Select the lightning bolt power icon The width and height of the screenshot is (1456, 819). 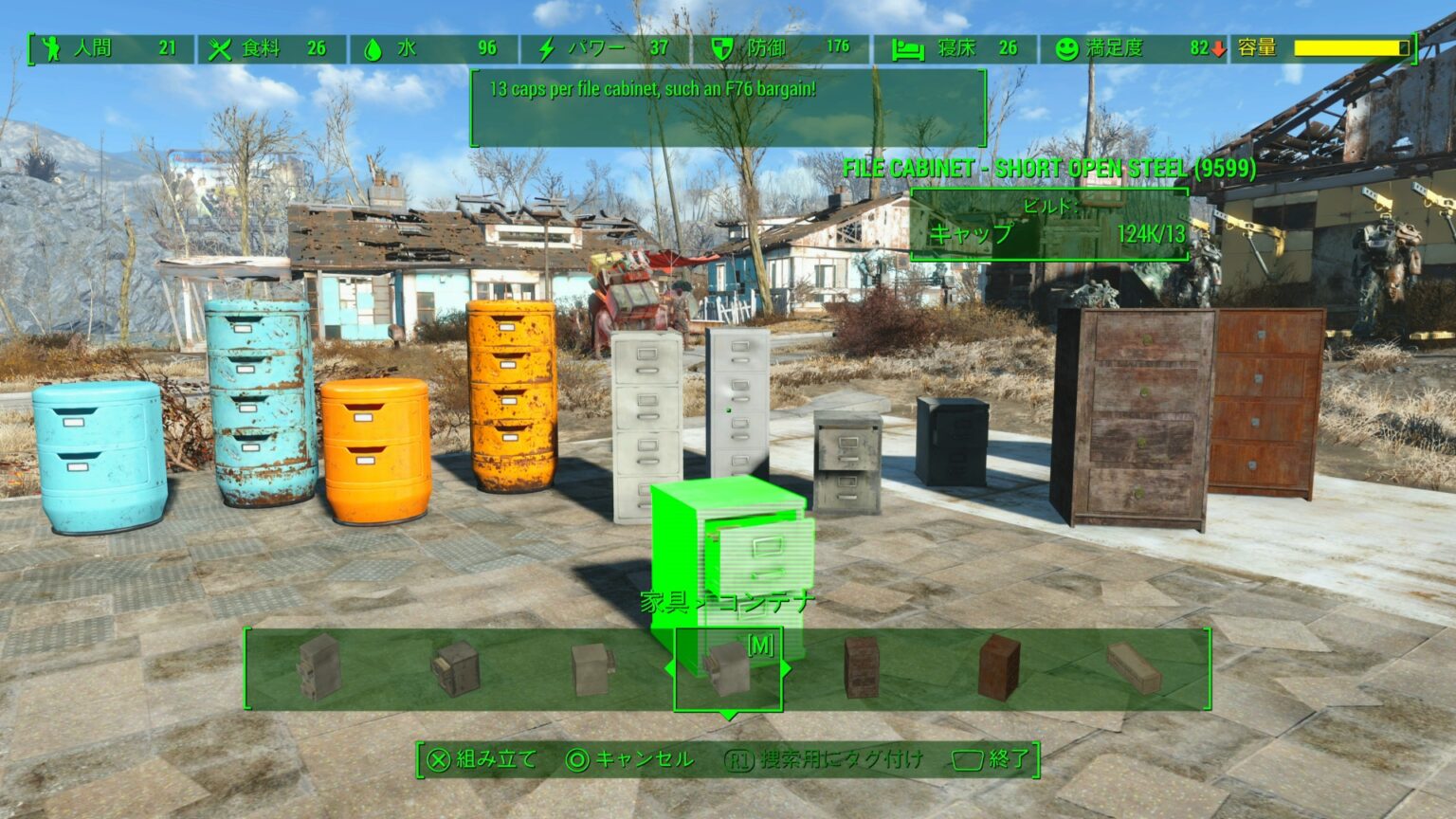[545, 48]
